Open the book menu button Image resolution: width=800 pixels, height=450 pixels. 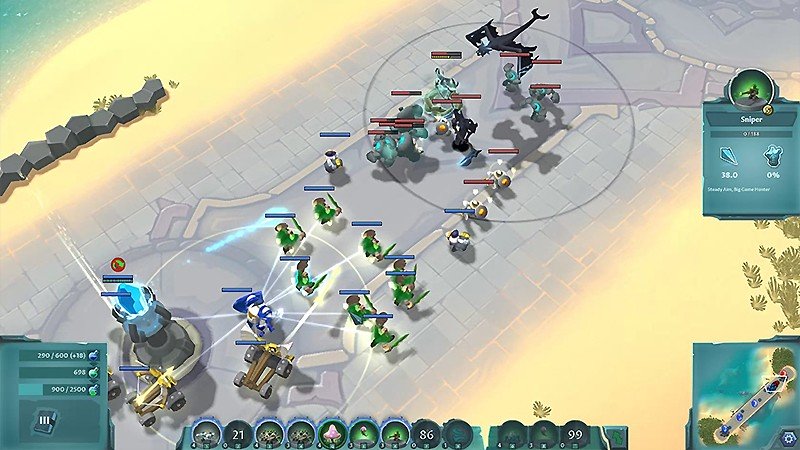tap(46, 420)
